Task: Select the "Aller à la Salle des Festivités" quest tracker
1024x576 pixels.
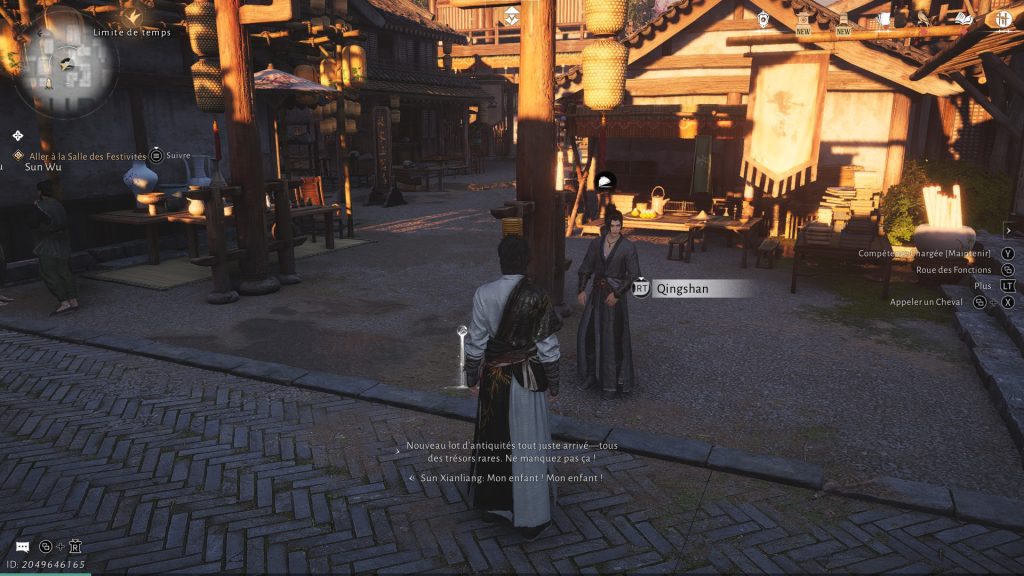Action: click(88, 156)
